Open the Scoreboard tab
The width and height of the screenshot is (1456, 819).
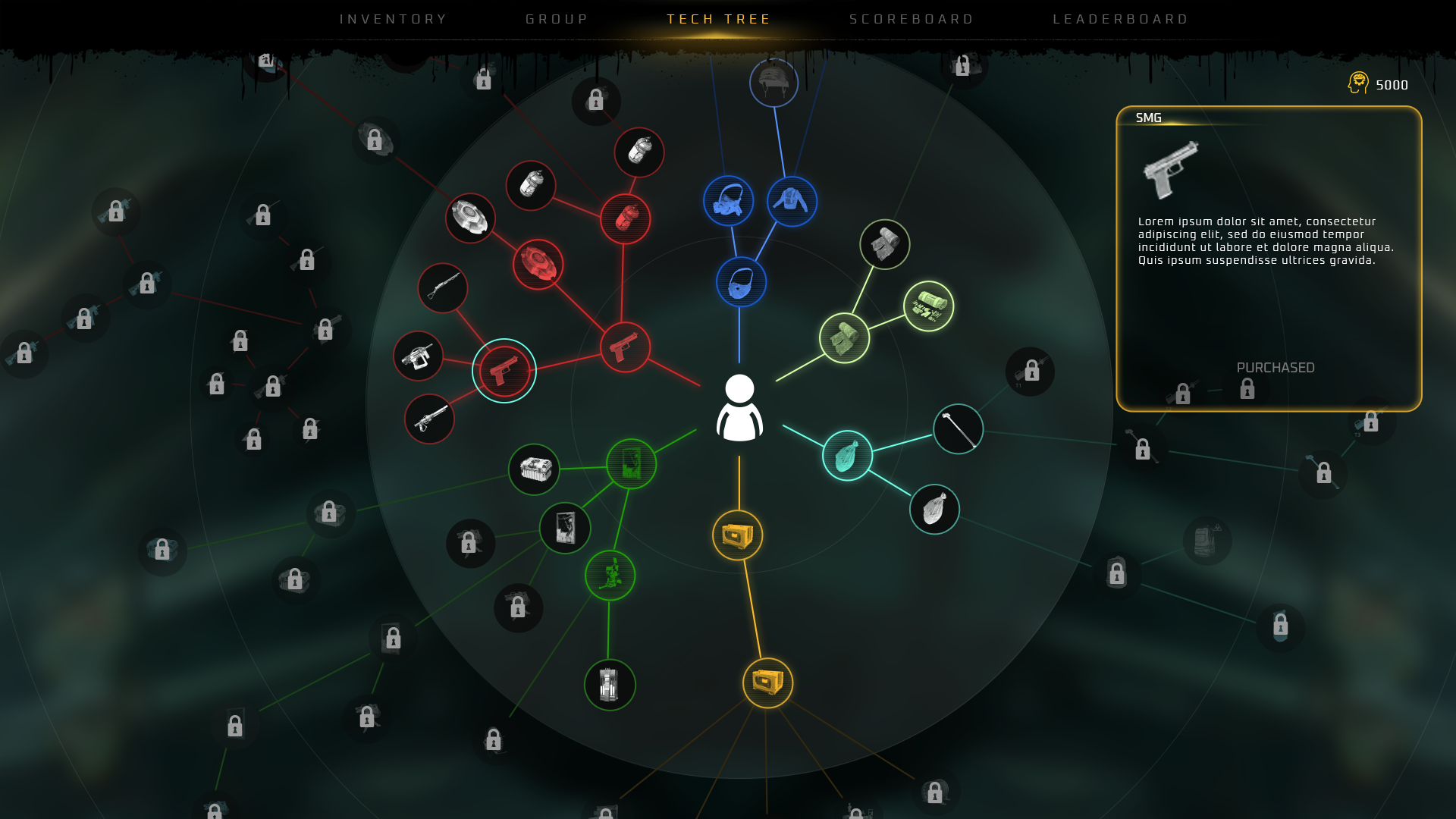[x=912, y=19]
